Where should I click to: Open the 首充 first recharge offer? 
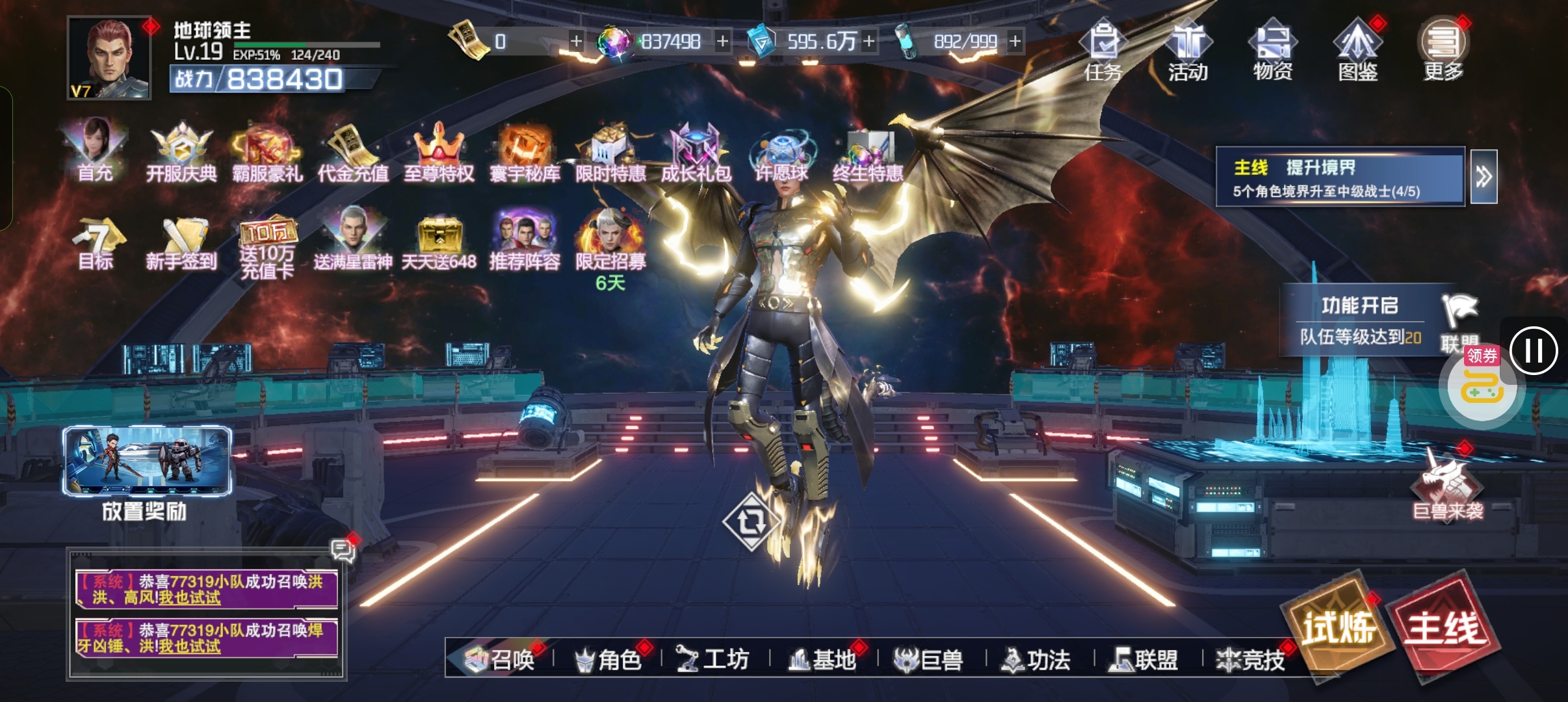point(95,151)
